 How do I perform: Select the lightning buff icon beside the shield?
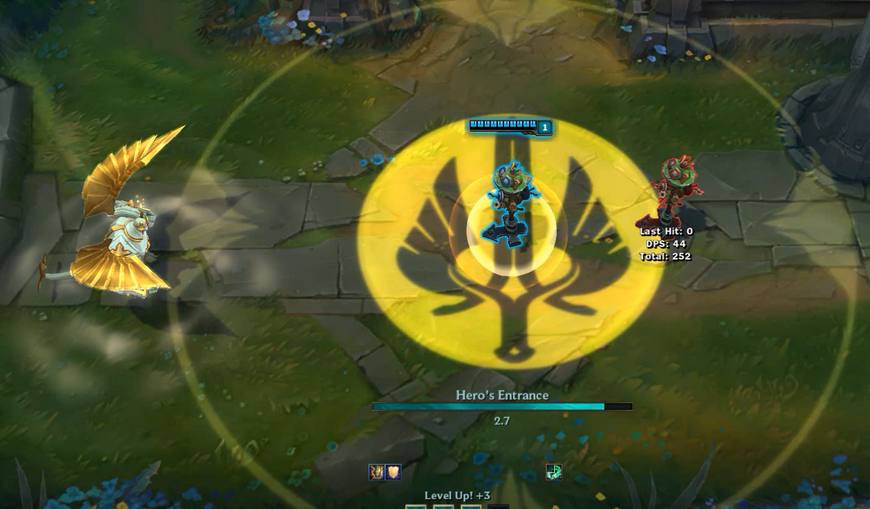[377, 472]
